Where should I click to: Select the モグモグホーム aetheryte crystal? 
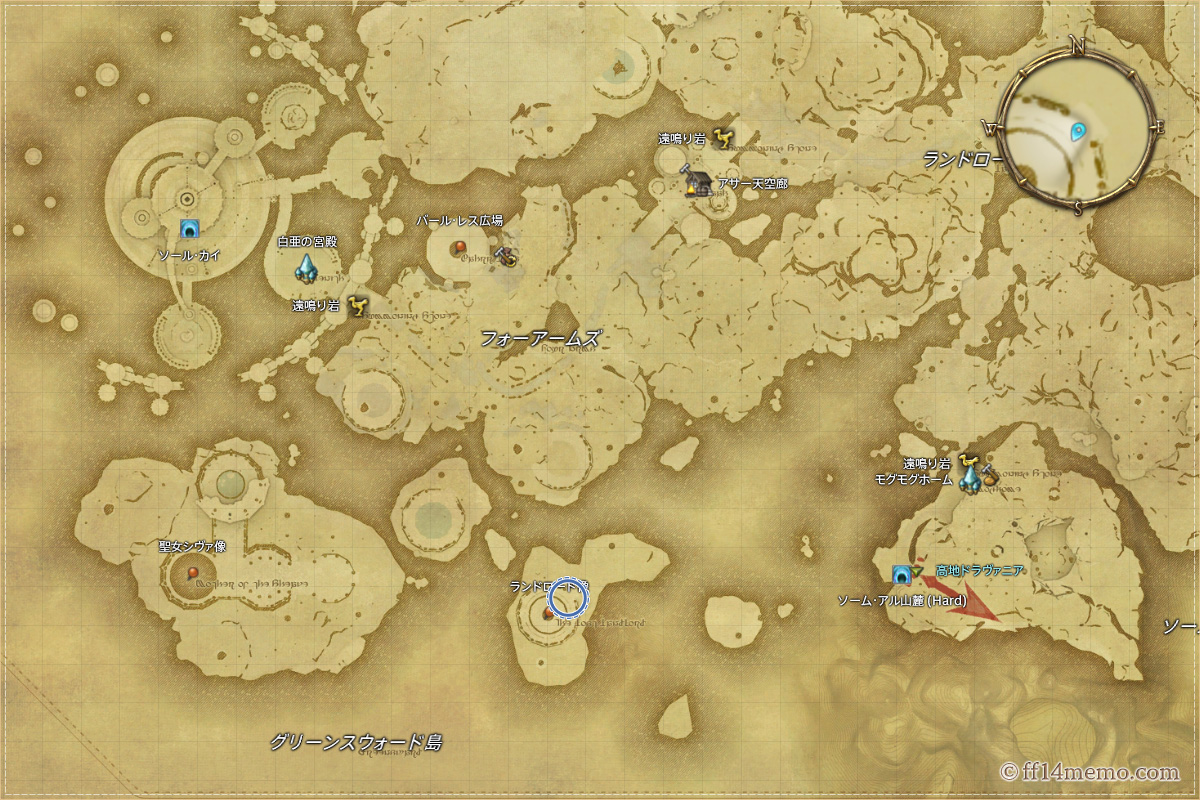pos(969,480)
